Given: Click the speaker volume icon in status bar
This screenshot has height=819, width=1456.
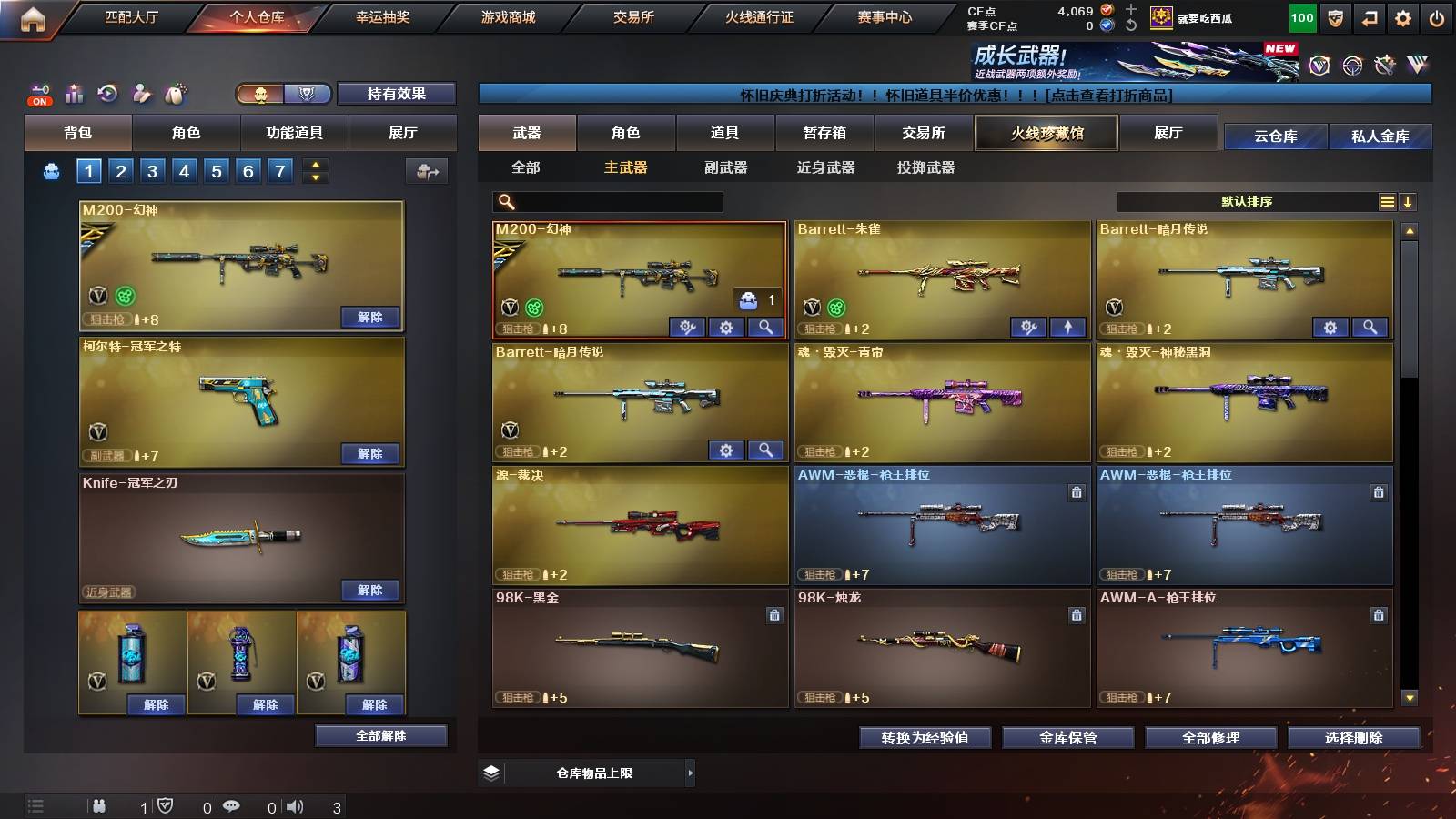Looking at the screenshot, I should pyautogui.click(x=294, y=805).
